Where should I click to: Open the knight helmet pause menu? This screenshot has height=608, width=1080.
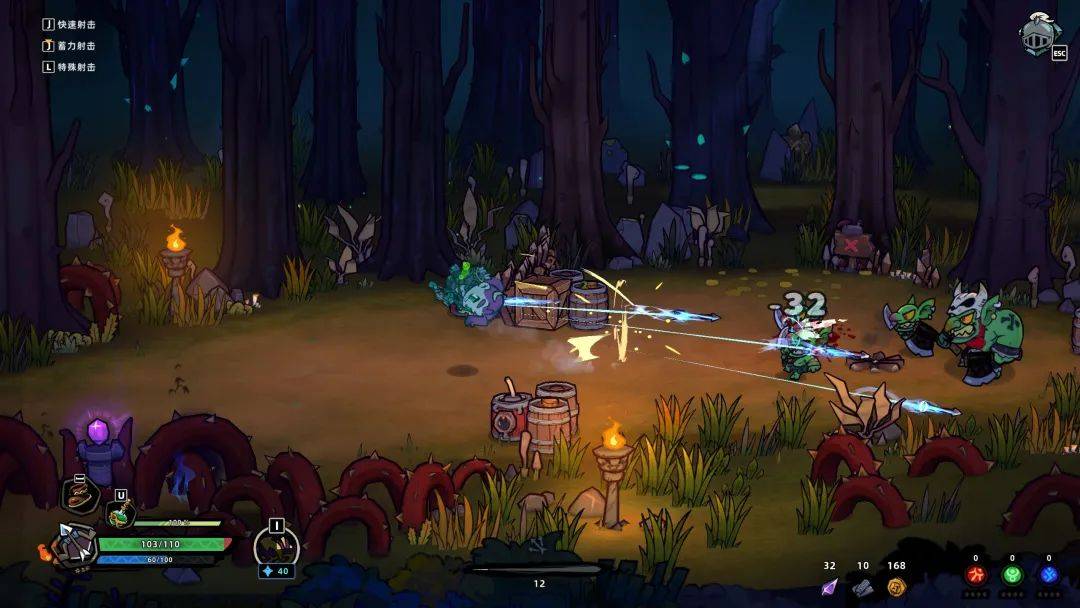[x=1039, y=34]
